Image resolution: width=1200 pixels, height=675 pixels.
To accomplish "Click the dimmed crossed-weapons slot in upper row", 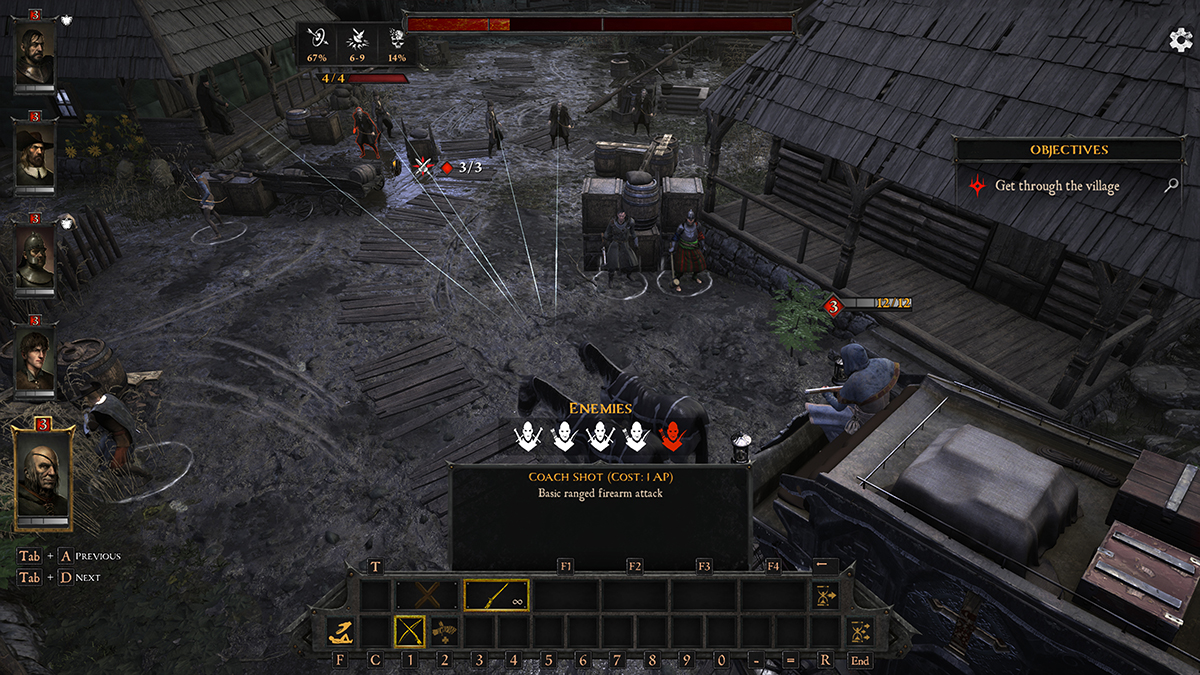I will tap(427, 596).
